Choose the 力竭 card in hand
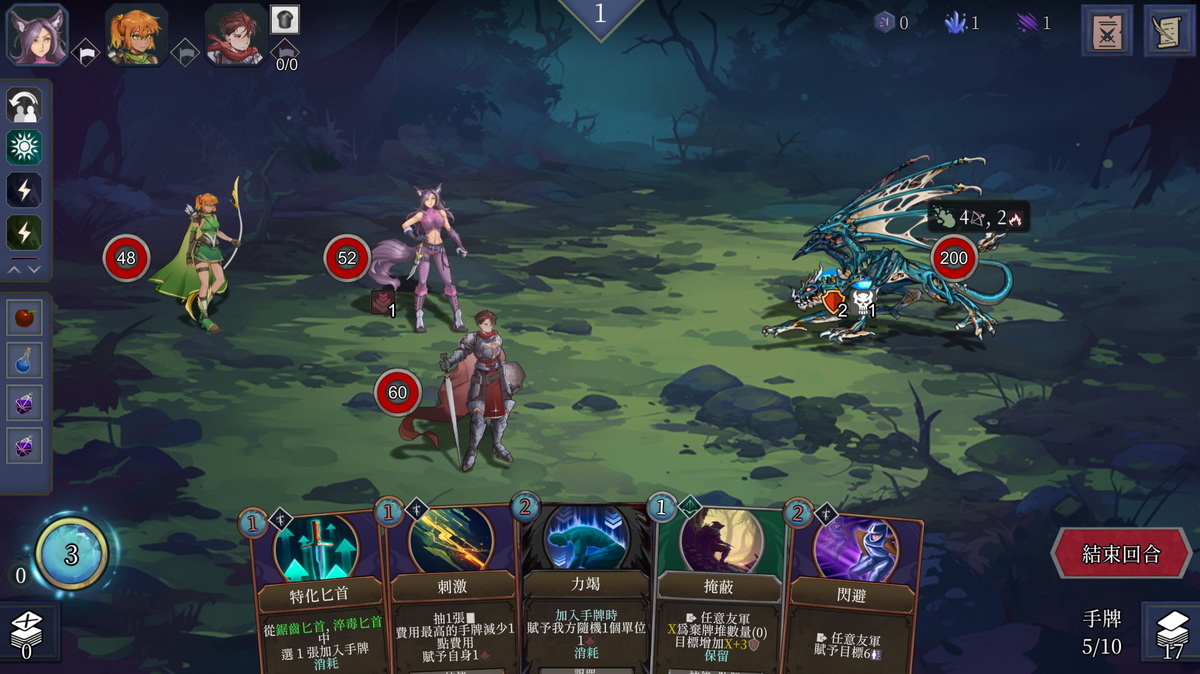 point(585,590)
